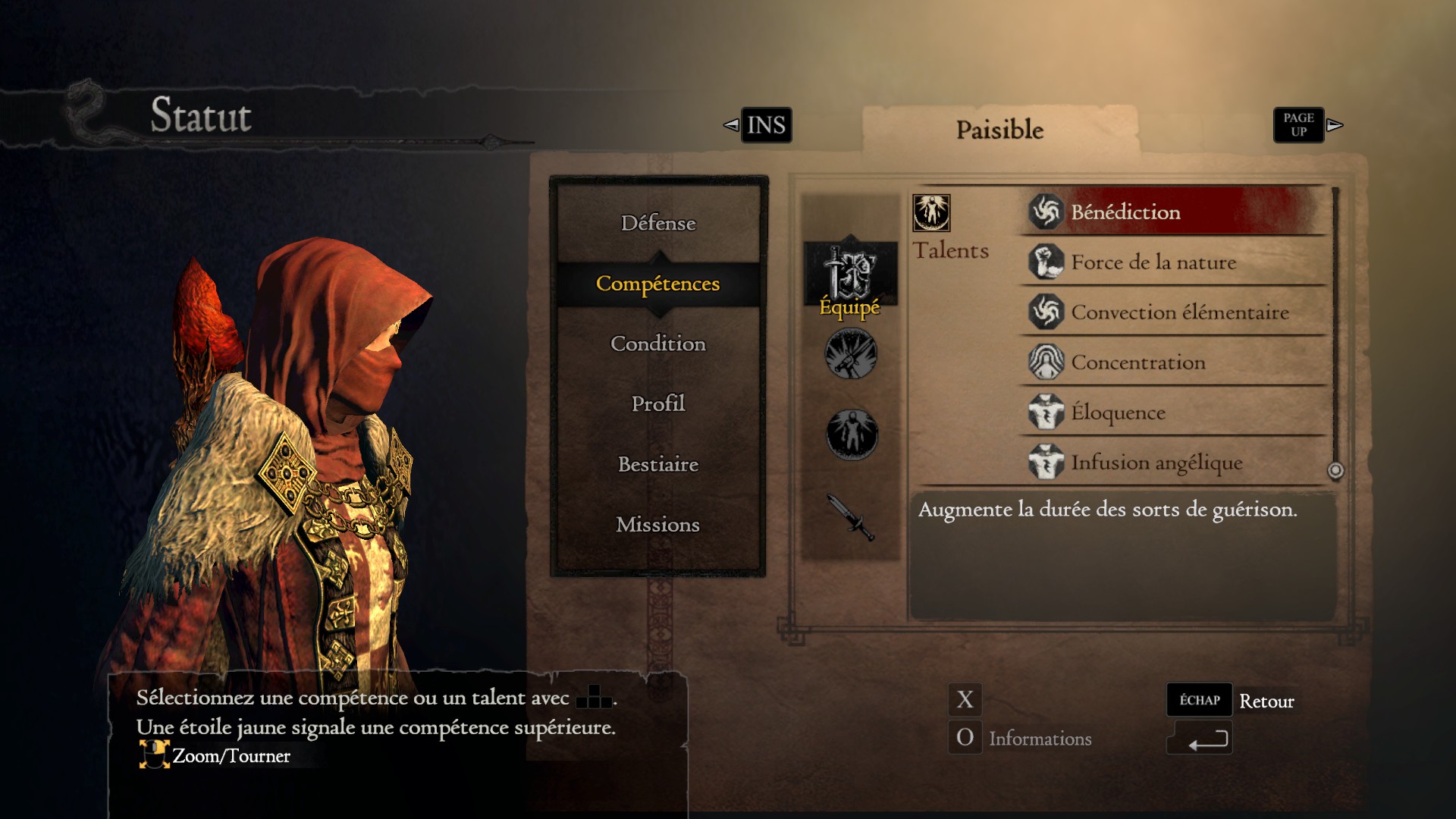Show the Missions list
Viewport: 1456px width, 819px height.
click(657, 525)
